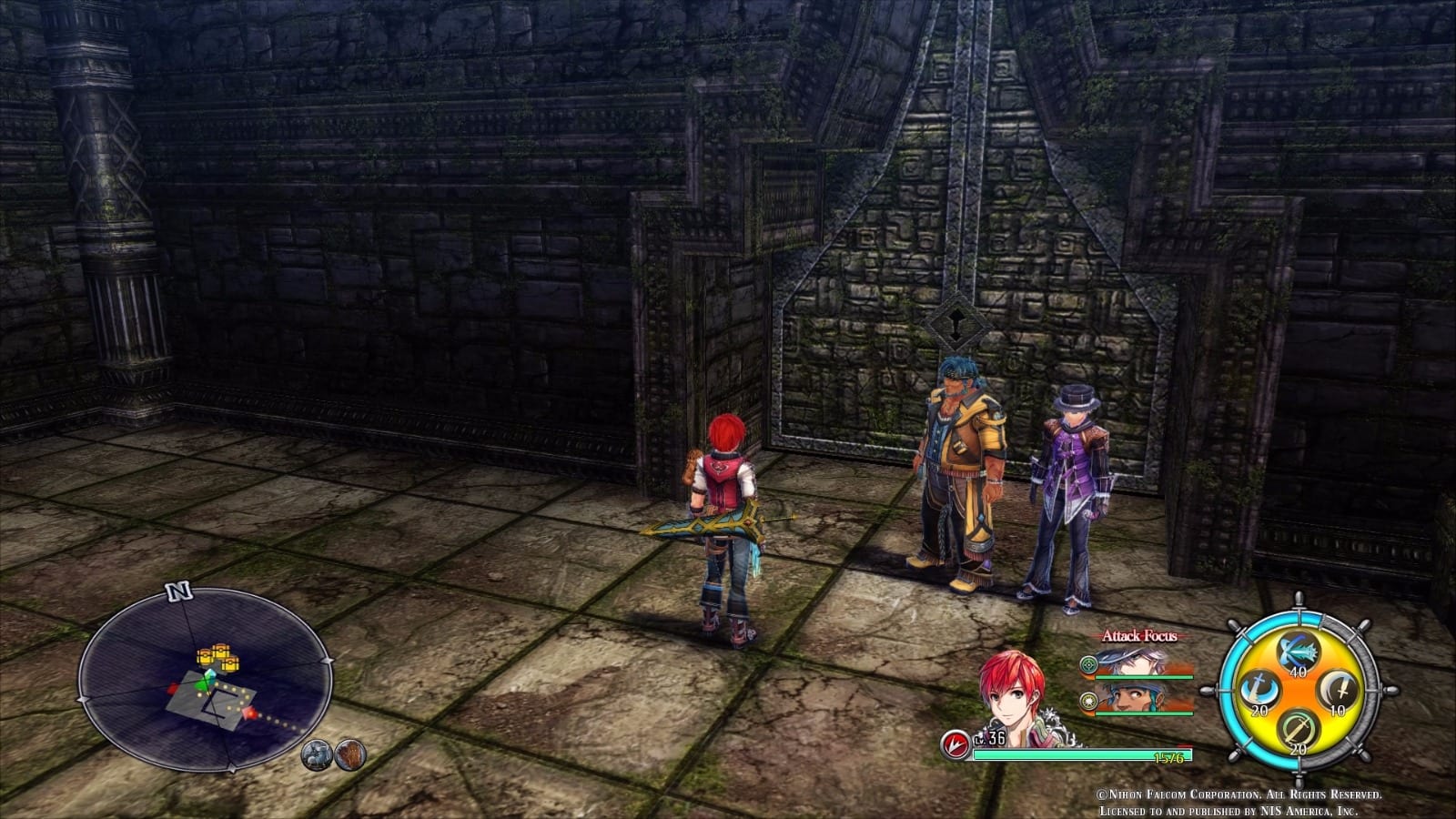
Task: Click the green player arrow on the minimap
Action: pyautogui.click(x=203, y=684)
